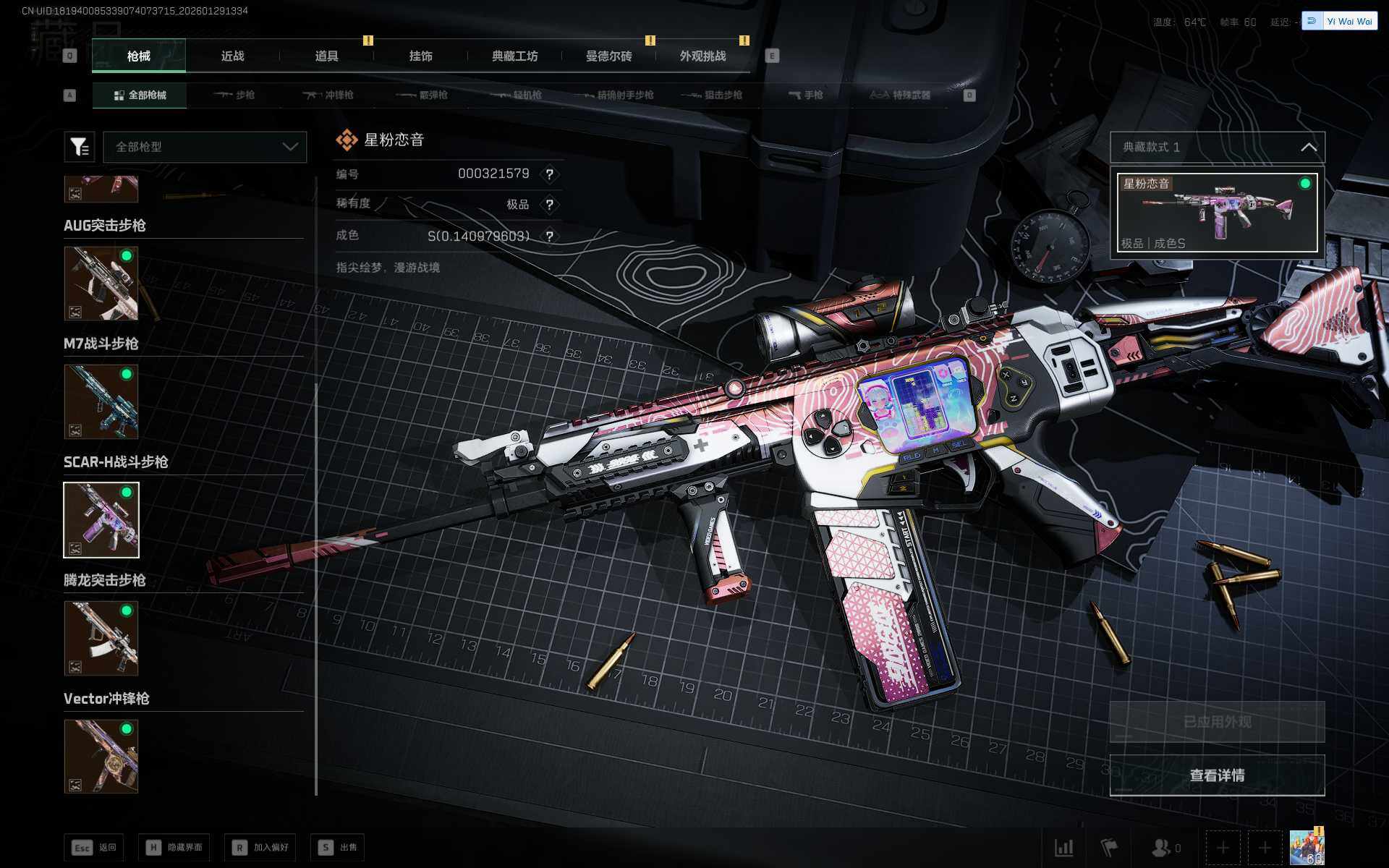Collapse the 典藏款式 1 panel
This screenshot has width=1389, height=868.
[x=1308, y=148]
